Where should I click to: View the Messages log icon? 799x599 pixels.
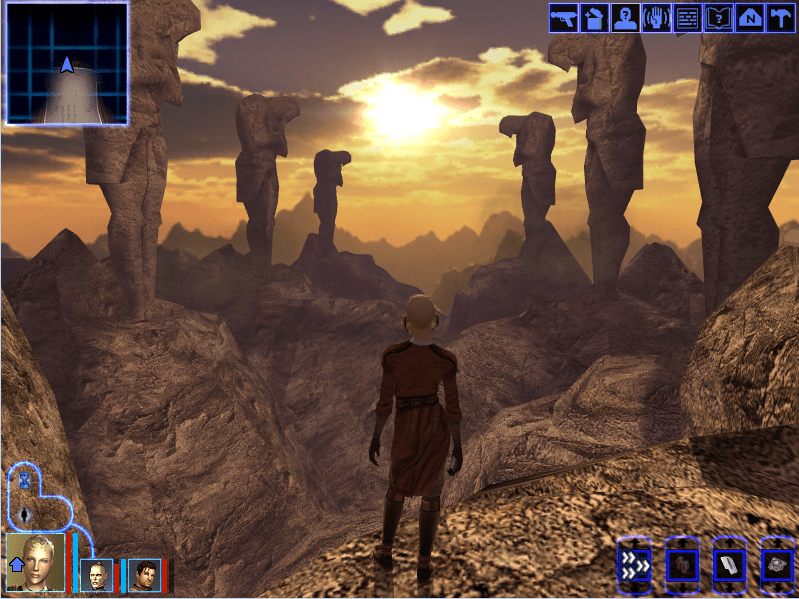687,18
